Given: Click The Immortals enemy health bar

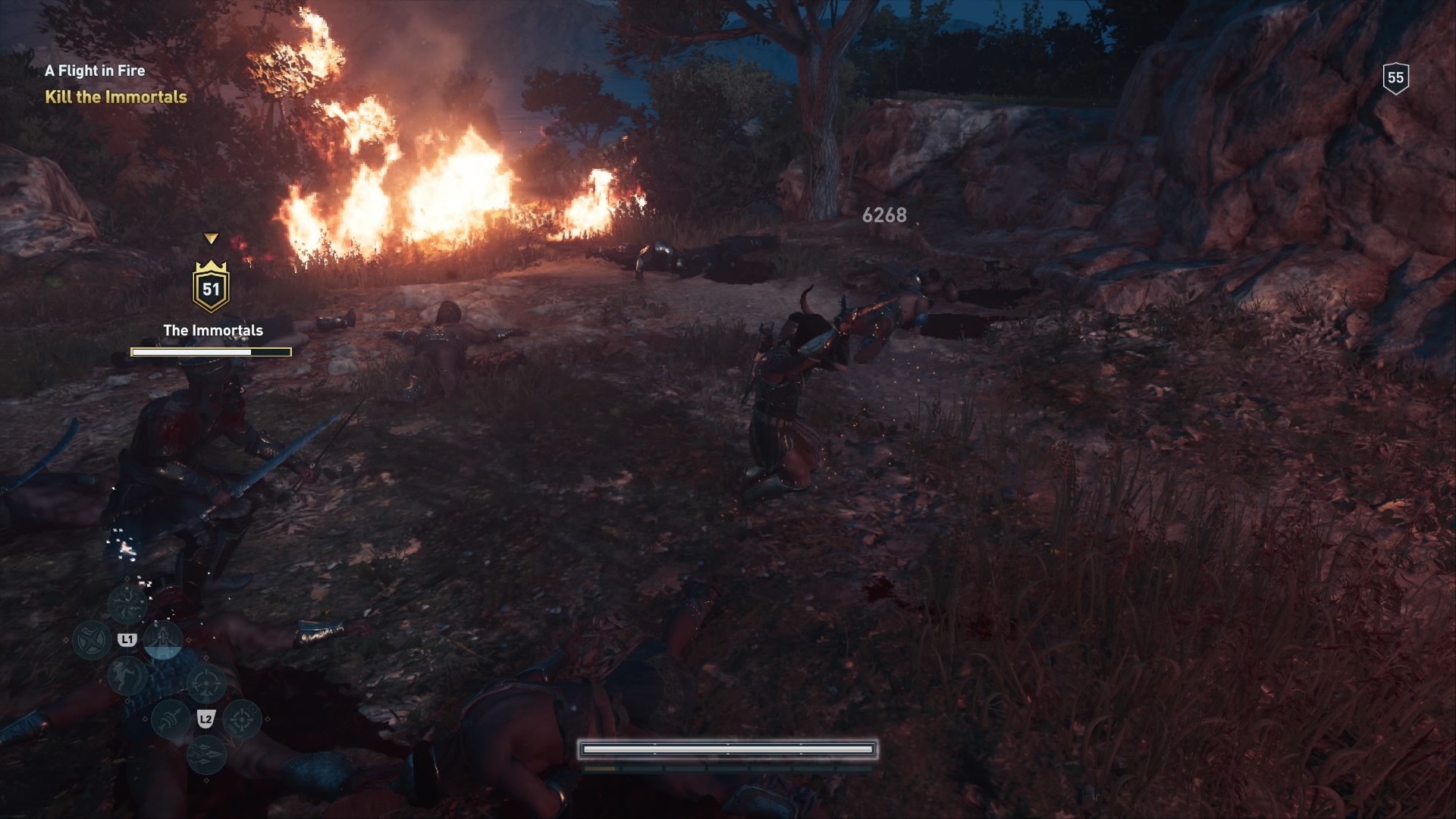Looking at the screenshot, I should [x=211, y=350].
